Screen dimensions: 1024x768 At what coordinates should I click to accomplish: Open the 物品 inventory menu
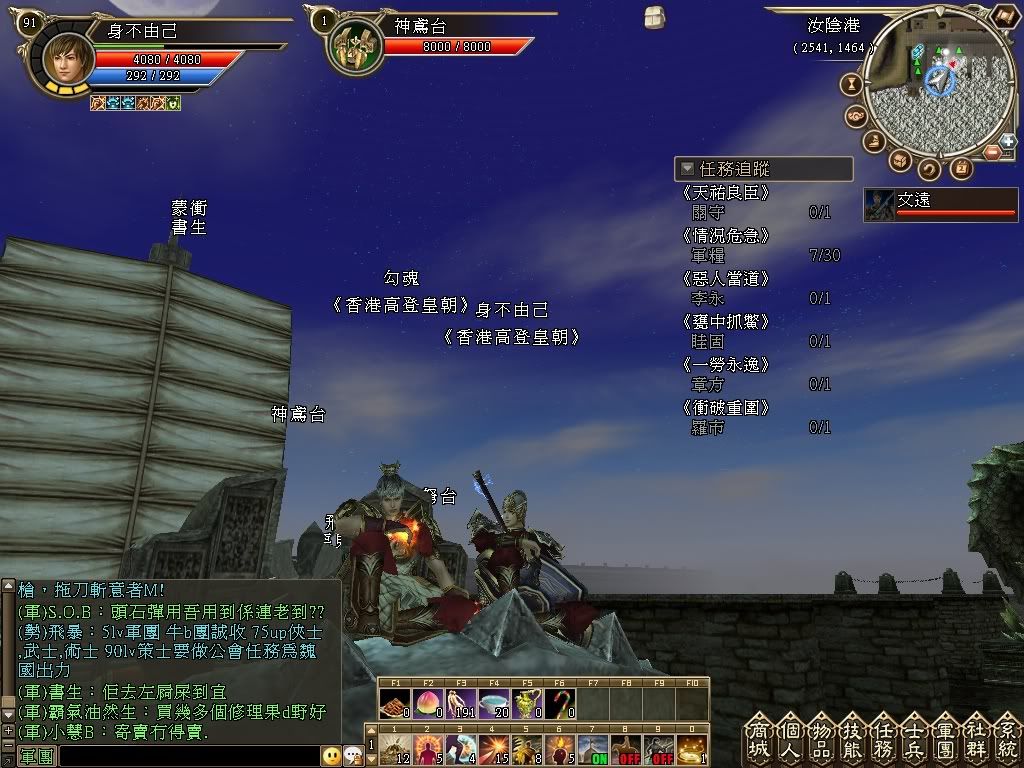tap(822, 739)
